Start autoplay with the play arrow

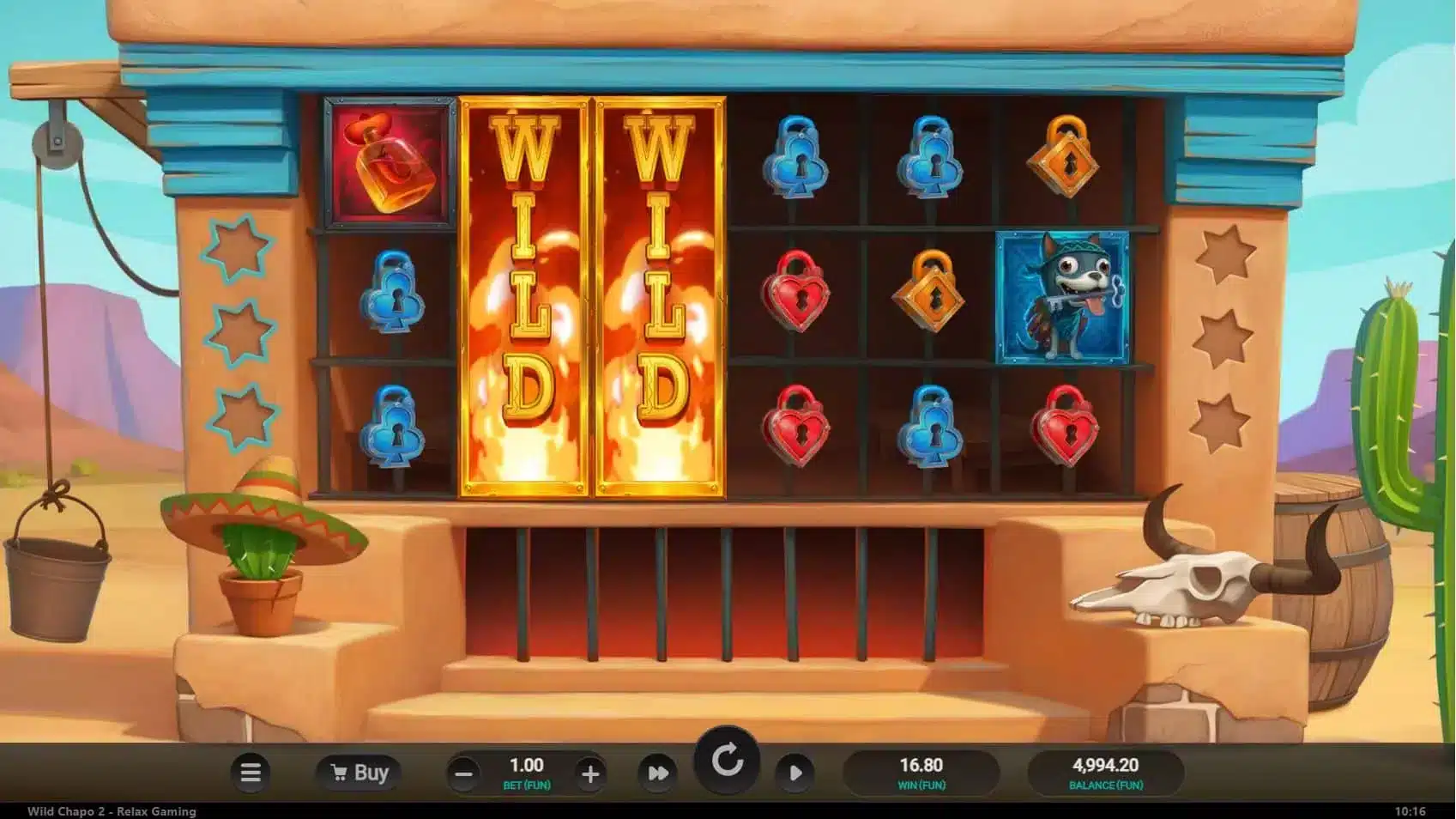tap(795, 773)
